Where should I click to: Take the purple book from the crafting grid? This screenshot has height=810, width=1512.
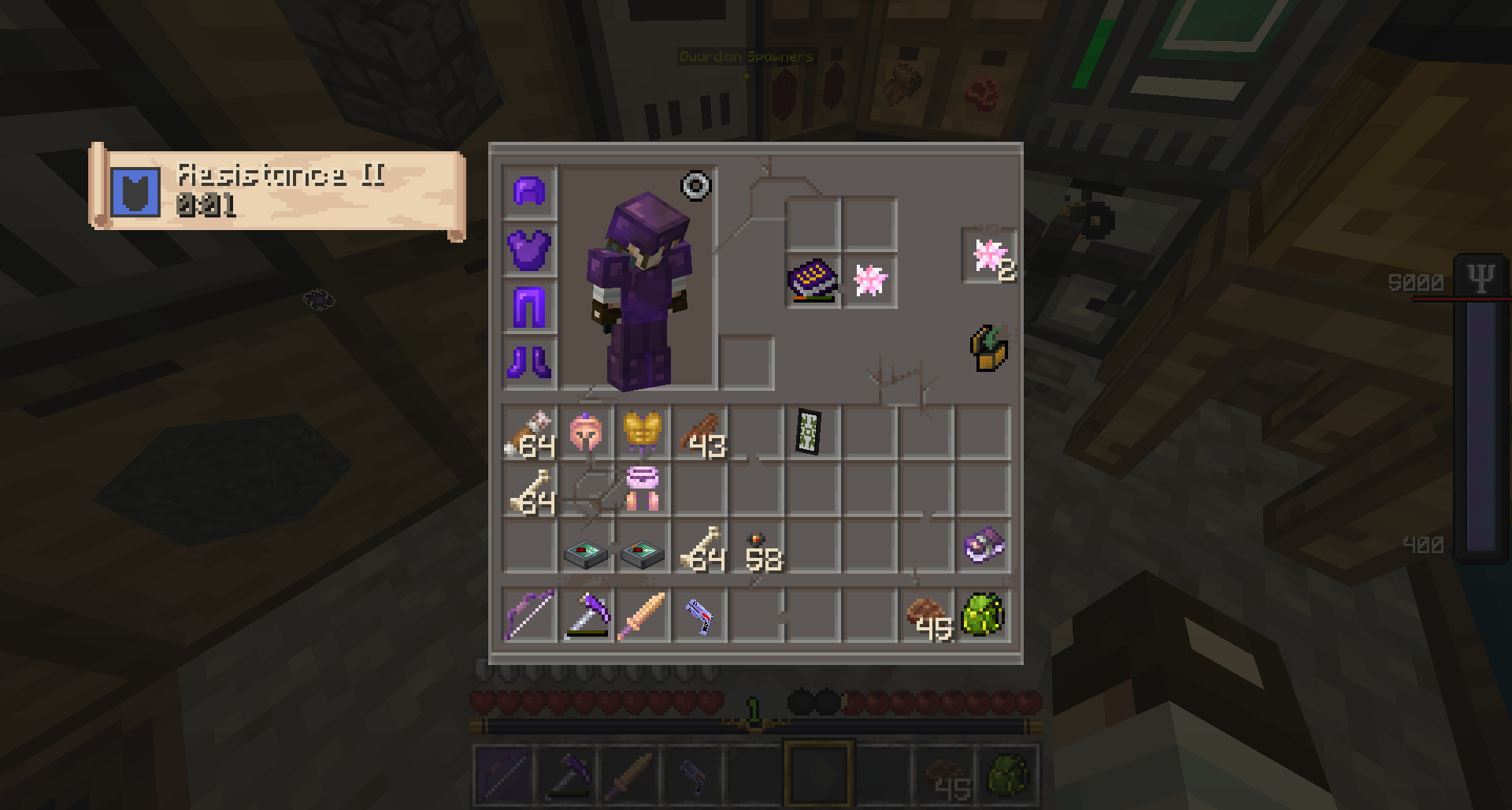click(813, 280)
